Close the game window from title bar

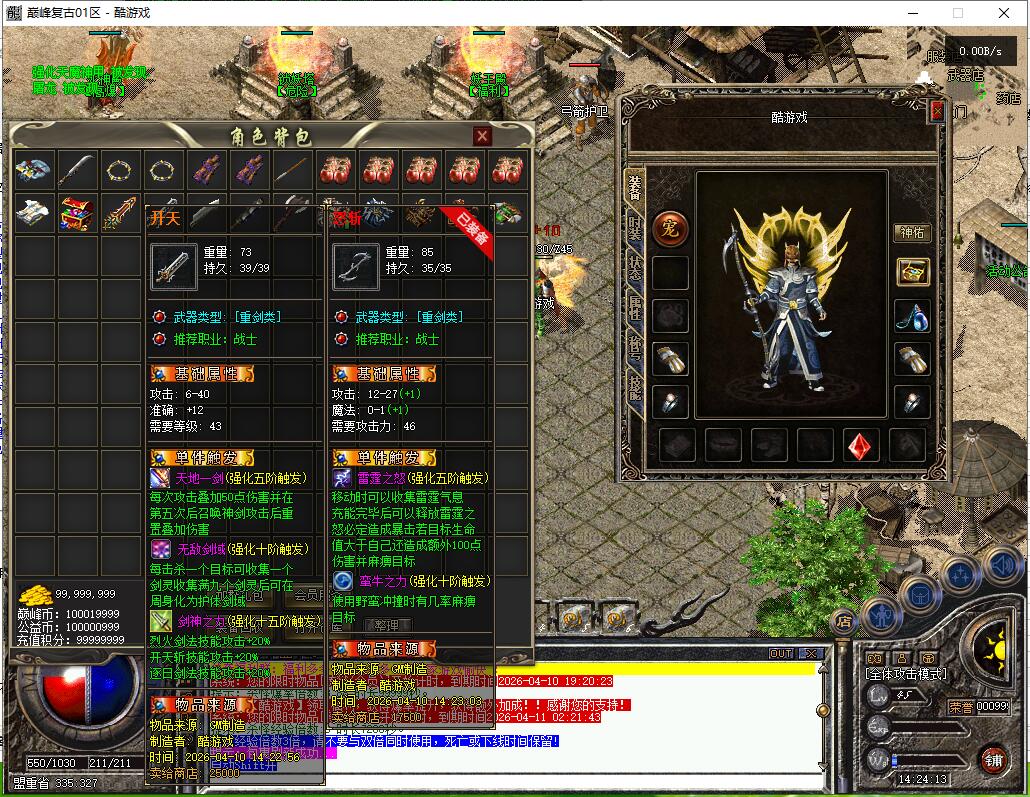(x=1004, y=13)
